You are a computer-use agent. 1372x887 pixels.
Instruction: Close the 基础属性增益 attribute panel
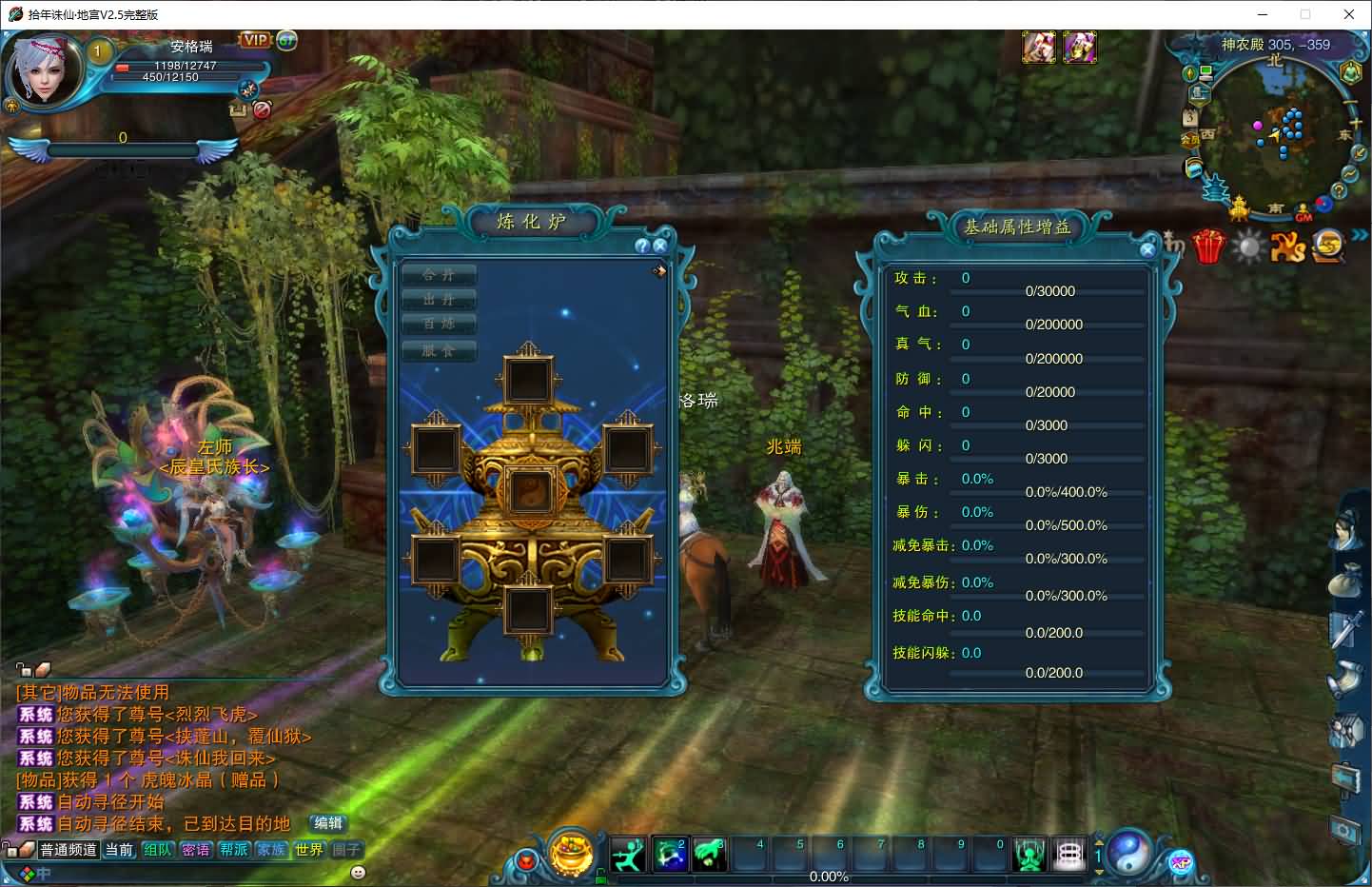tap(1147, 249)
